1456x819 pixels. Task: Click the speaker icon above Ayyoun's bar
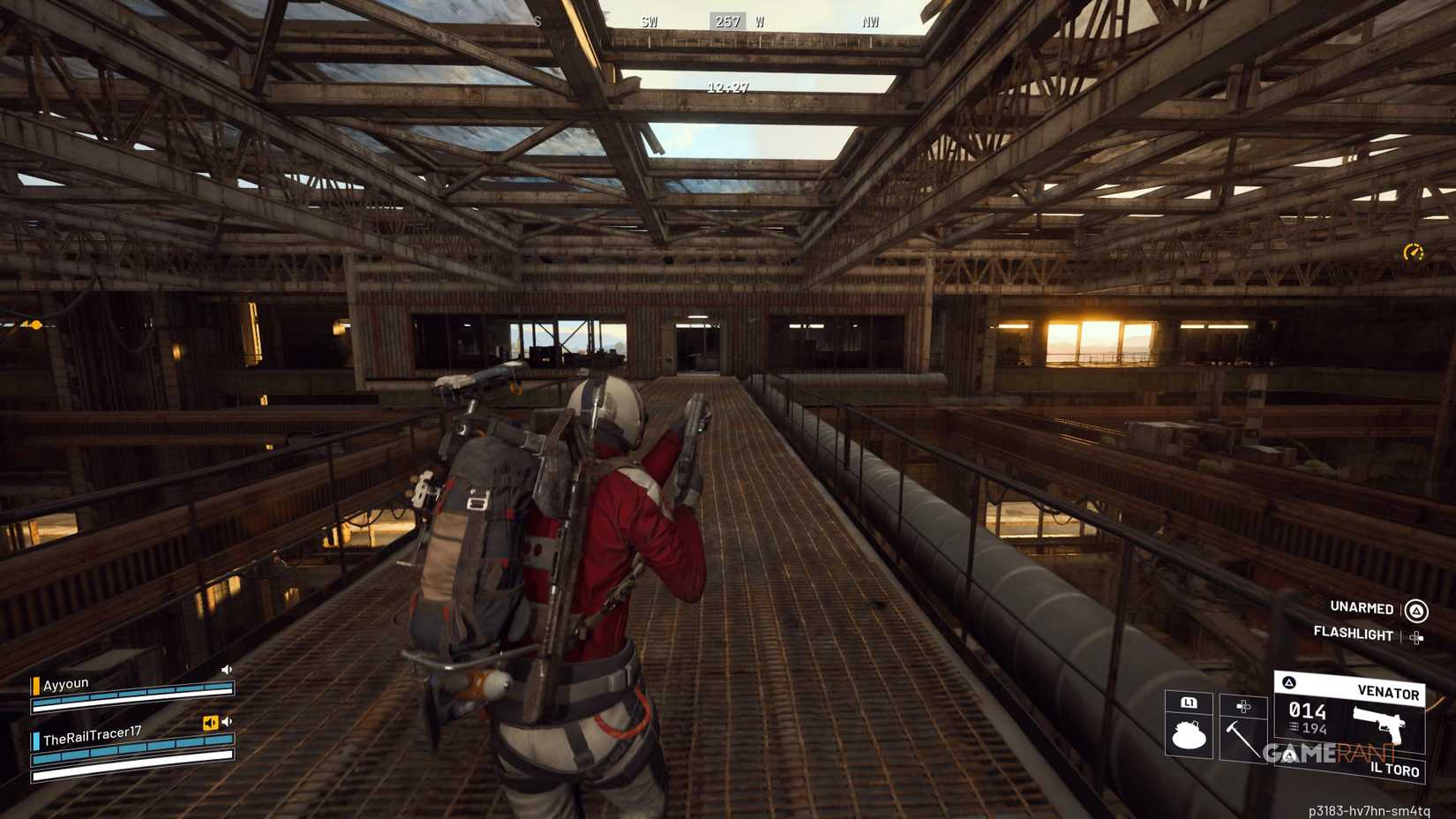[x=227, y=669]
